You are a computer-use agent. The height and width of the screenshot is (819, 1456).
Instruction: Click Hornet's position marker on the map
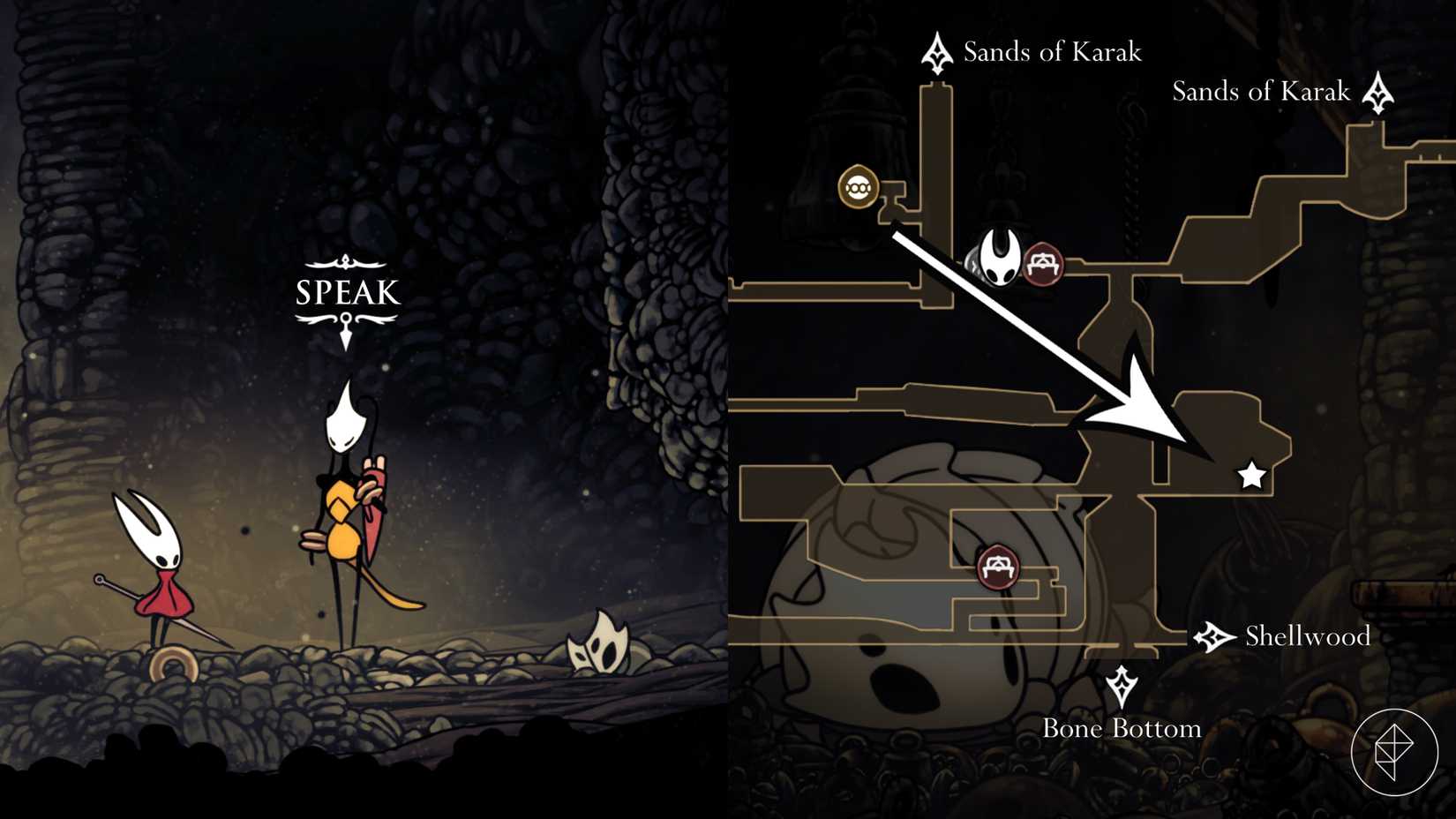point(1000,257)
